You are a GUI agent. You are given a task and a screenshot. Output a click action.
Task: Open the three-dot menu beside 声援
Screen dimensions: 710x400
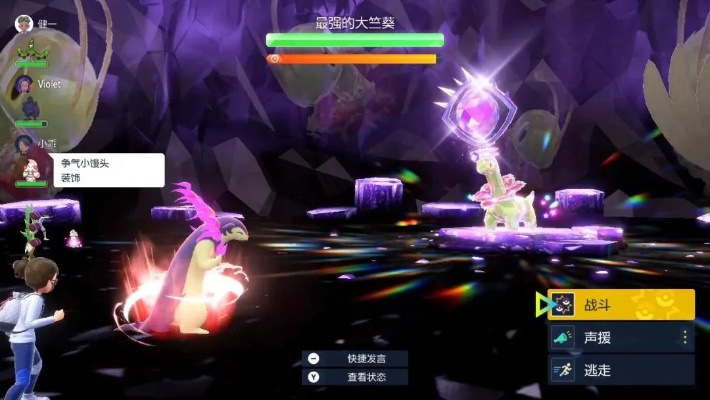[x=685, y=337]
